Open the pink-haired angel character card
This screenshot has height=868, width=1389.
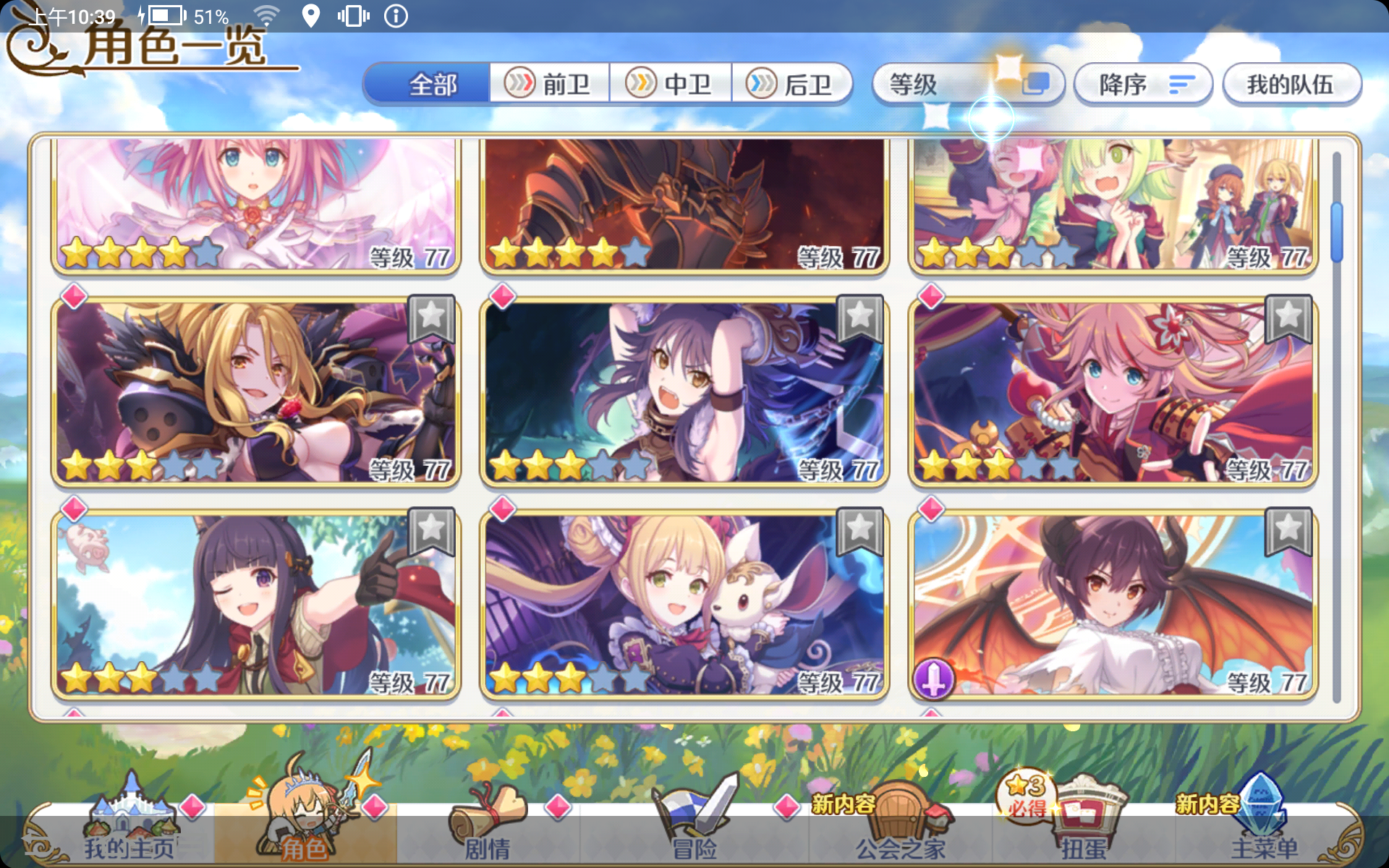point(257,203)
